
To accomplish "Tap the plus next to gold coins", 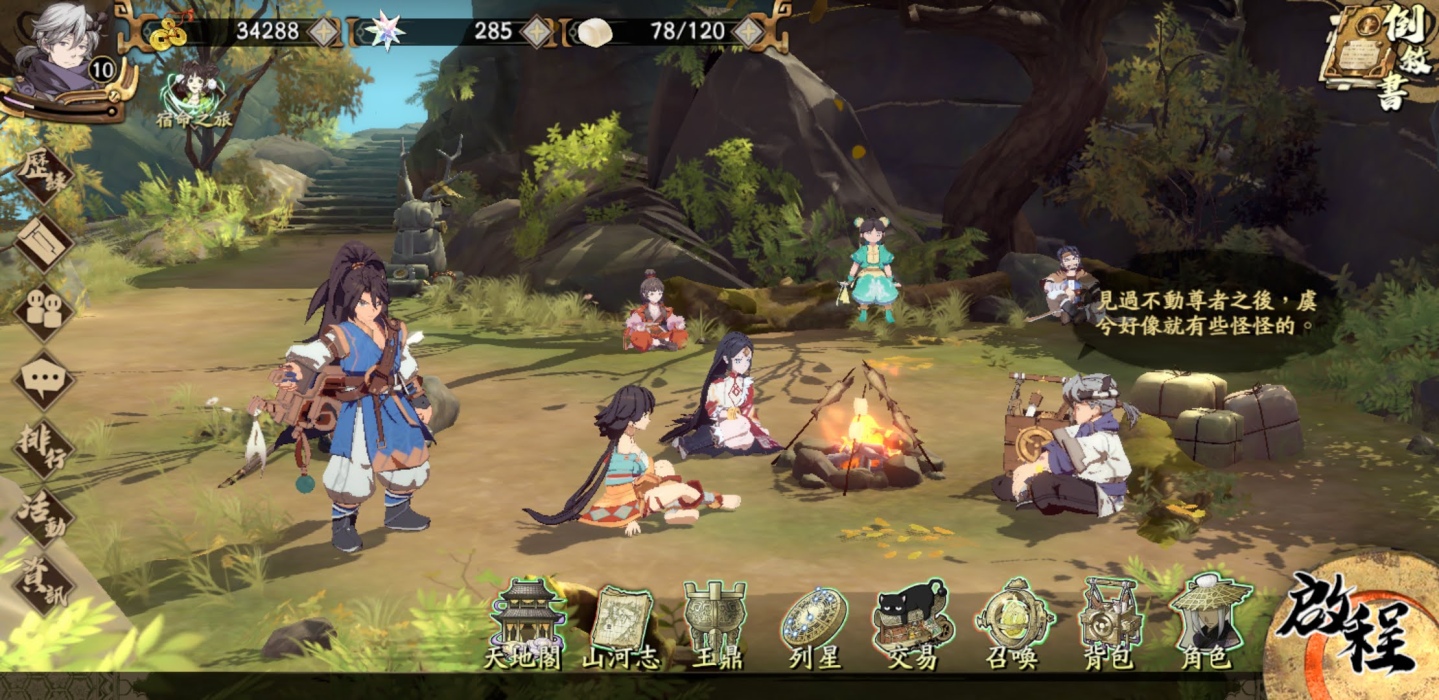I will pyautogui.click(x=325, y=31).
